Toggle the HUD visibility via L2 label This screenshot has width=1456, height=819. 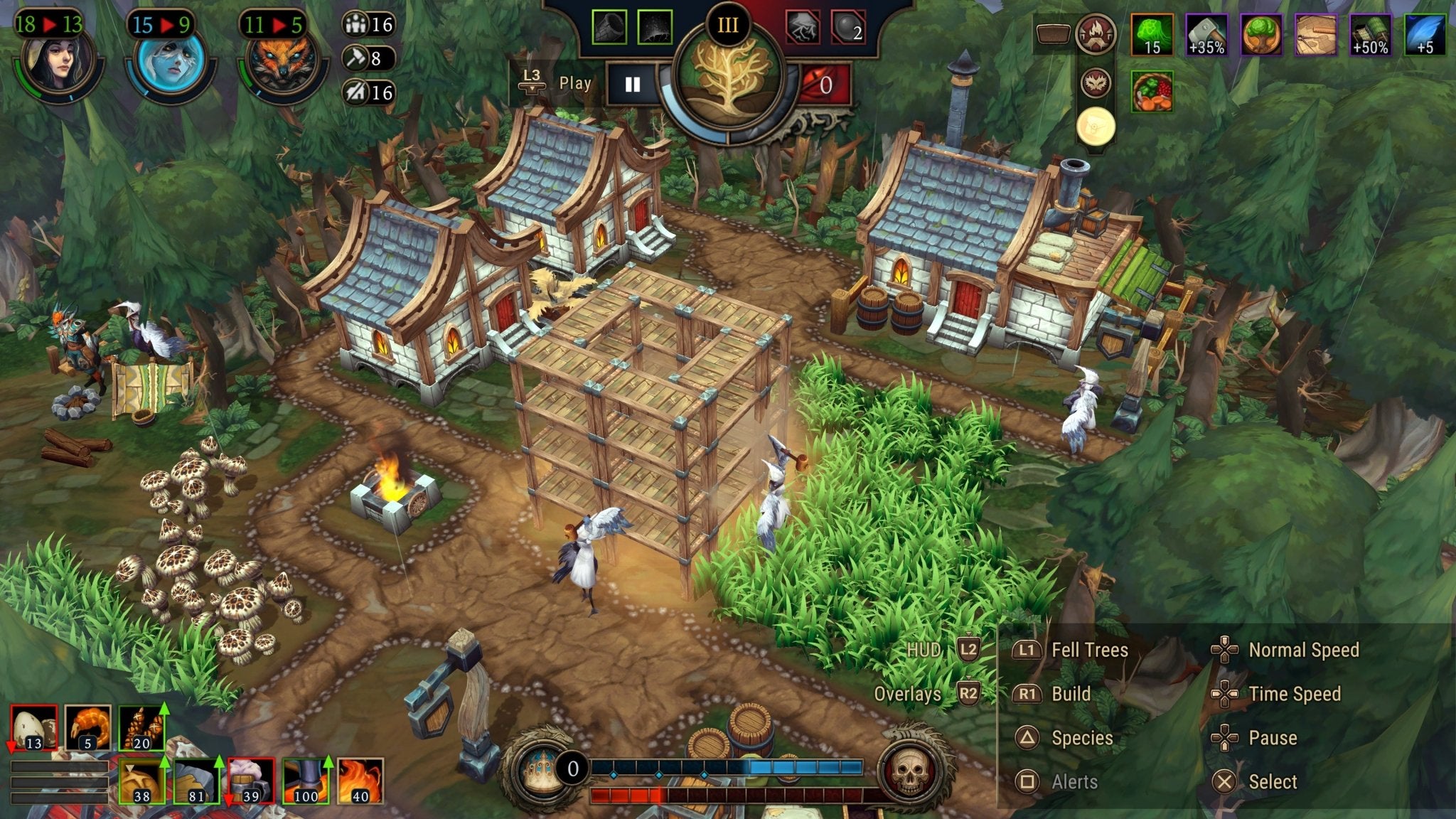969,648
